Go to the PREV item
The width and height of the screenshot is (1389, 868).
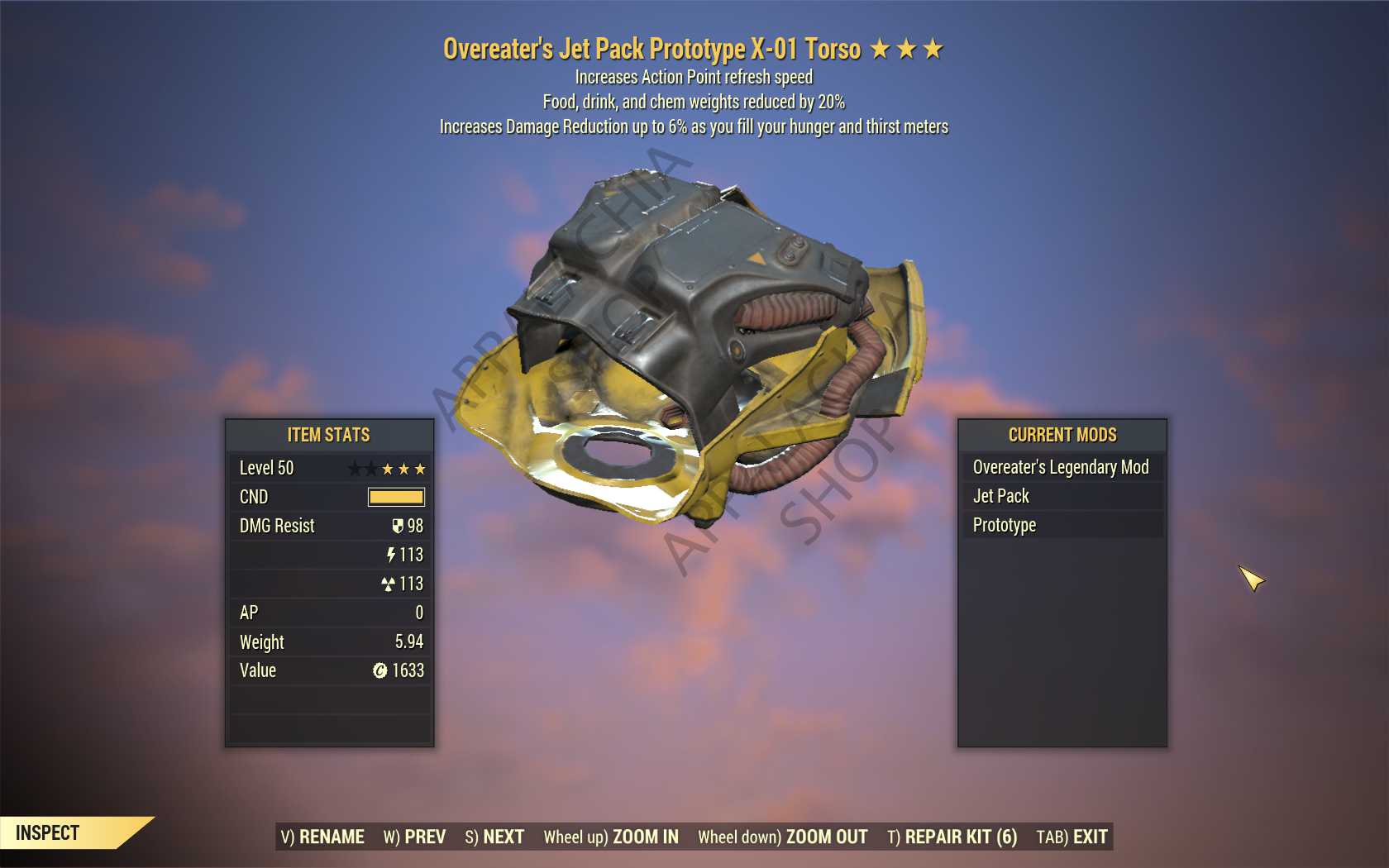pos(414,837)
